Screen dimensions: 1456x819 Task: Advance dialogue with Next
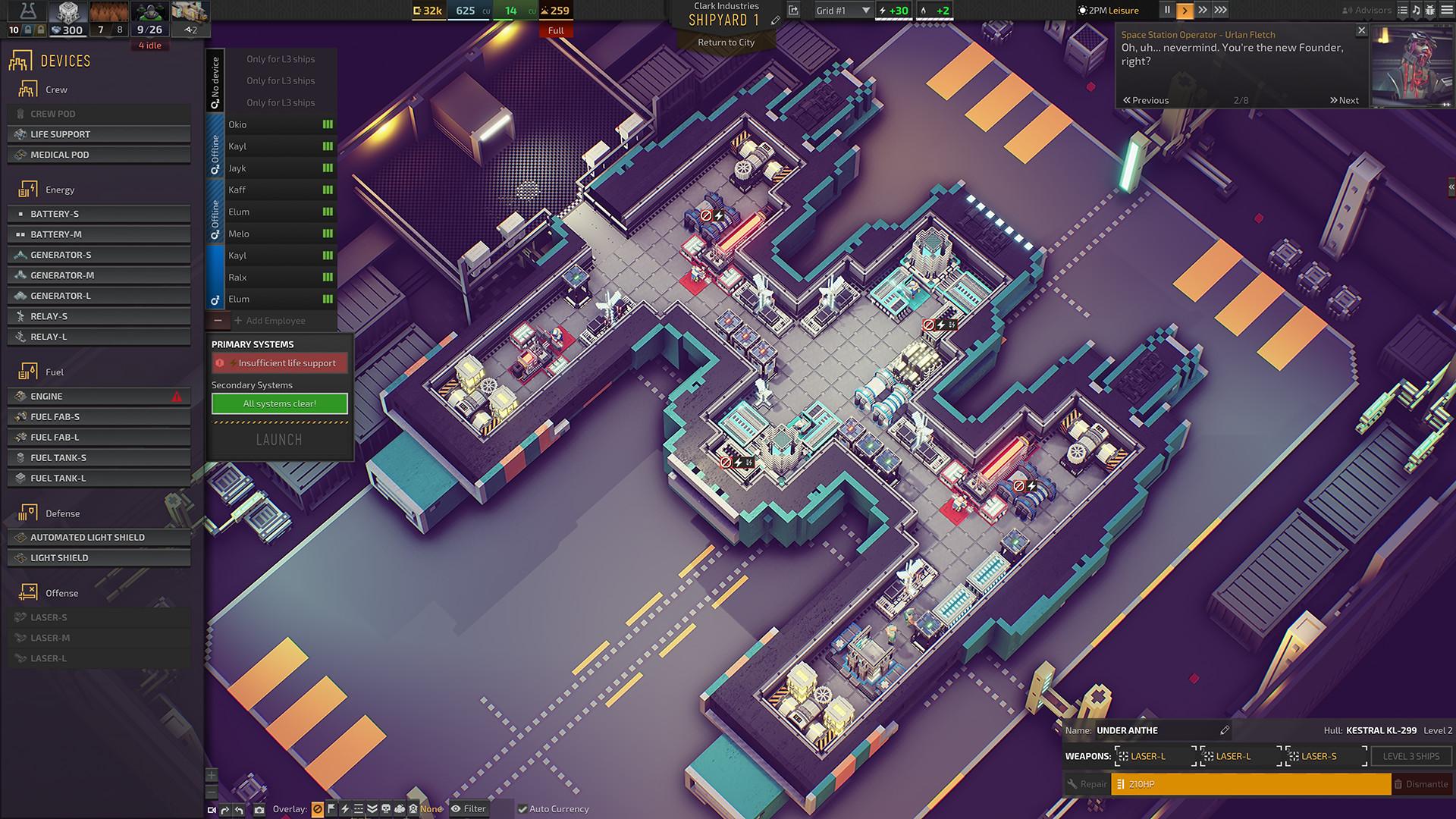[x=1344, y=100]
